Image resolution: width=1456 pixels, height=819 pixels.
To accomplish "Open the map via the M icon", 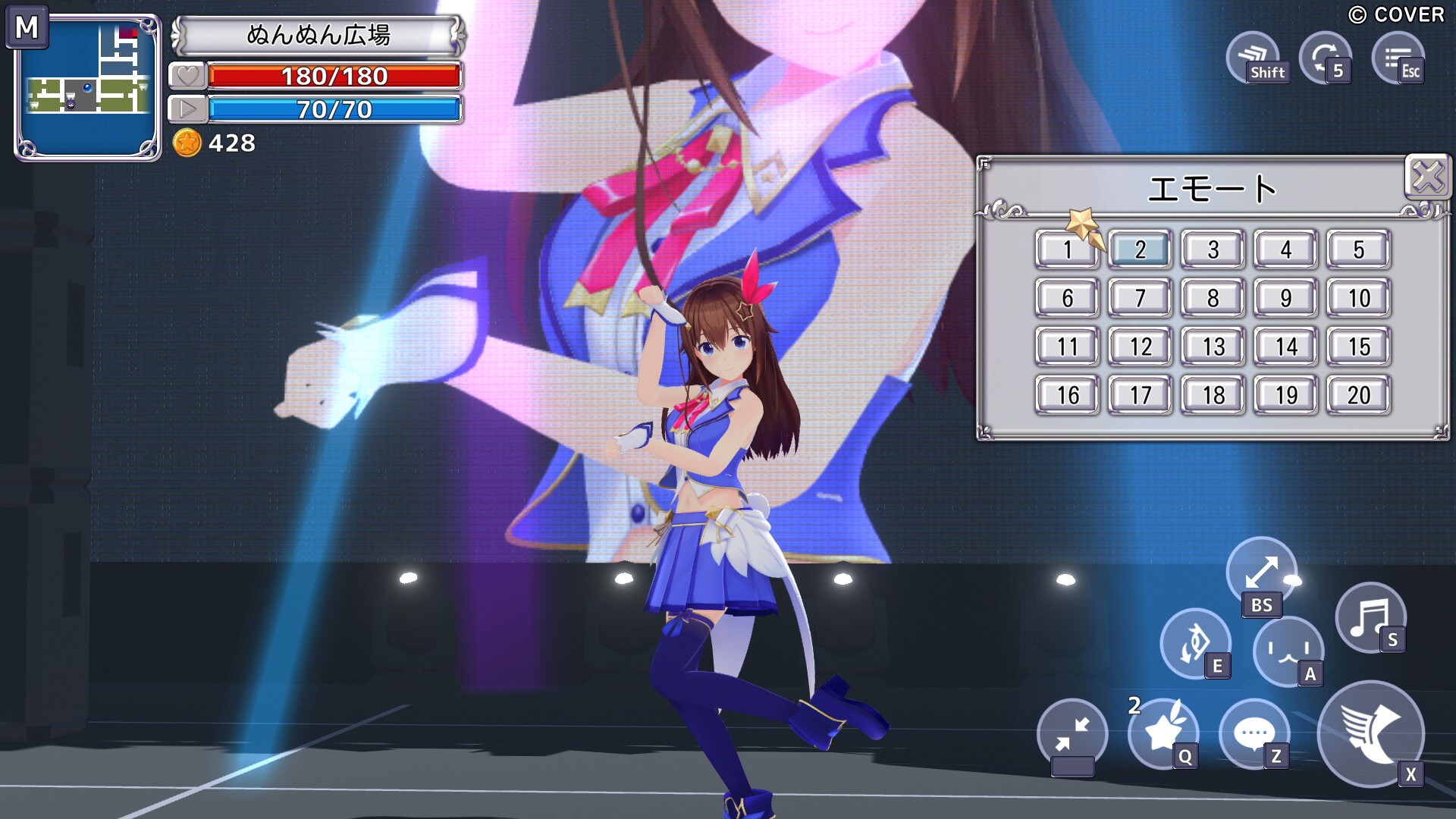I will (x=28, y=32).
